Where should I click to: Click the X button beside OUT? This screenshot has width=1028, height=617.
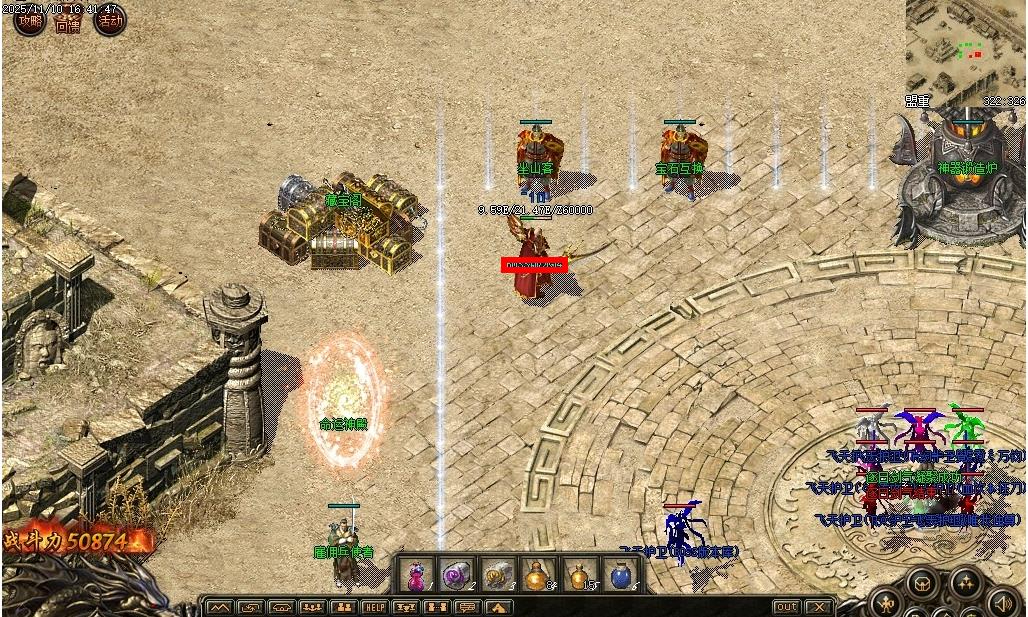pyautogui.click(x=819, y=607)
